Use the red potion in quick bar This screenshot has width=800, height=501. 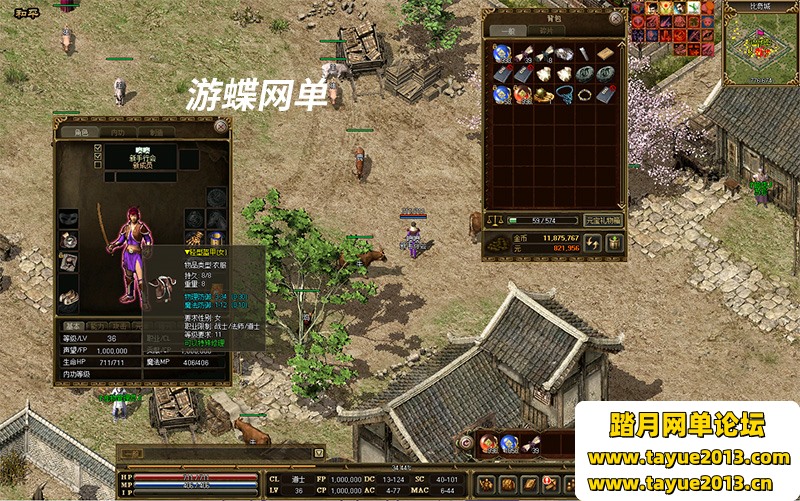coord(487,443)
